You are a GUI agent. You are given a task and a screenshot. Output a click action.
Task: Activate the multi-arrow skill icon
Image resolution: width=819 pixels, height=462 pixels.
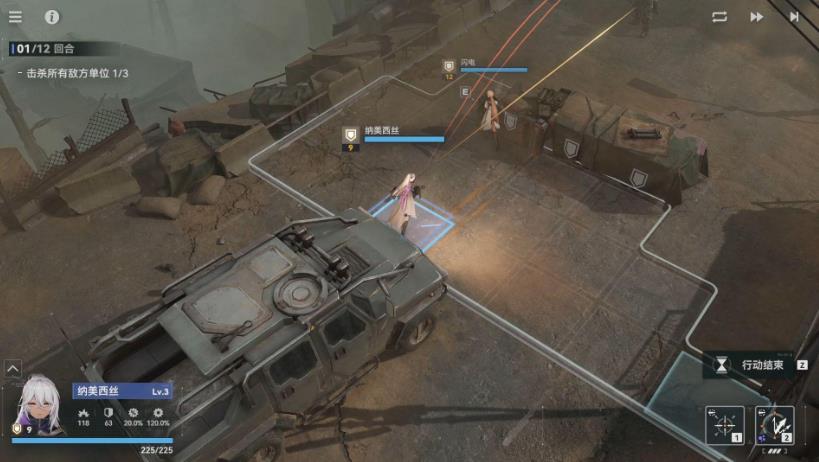[774, 425]
